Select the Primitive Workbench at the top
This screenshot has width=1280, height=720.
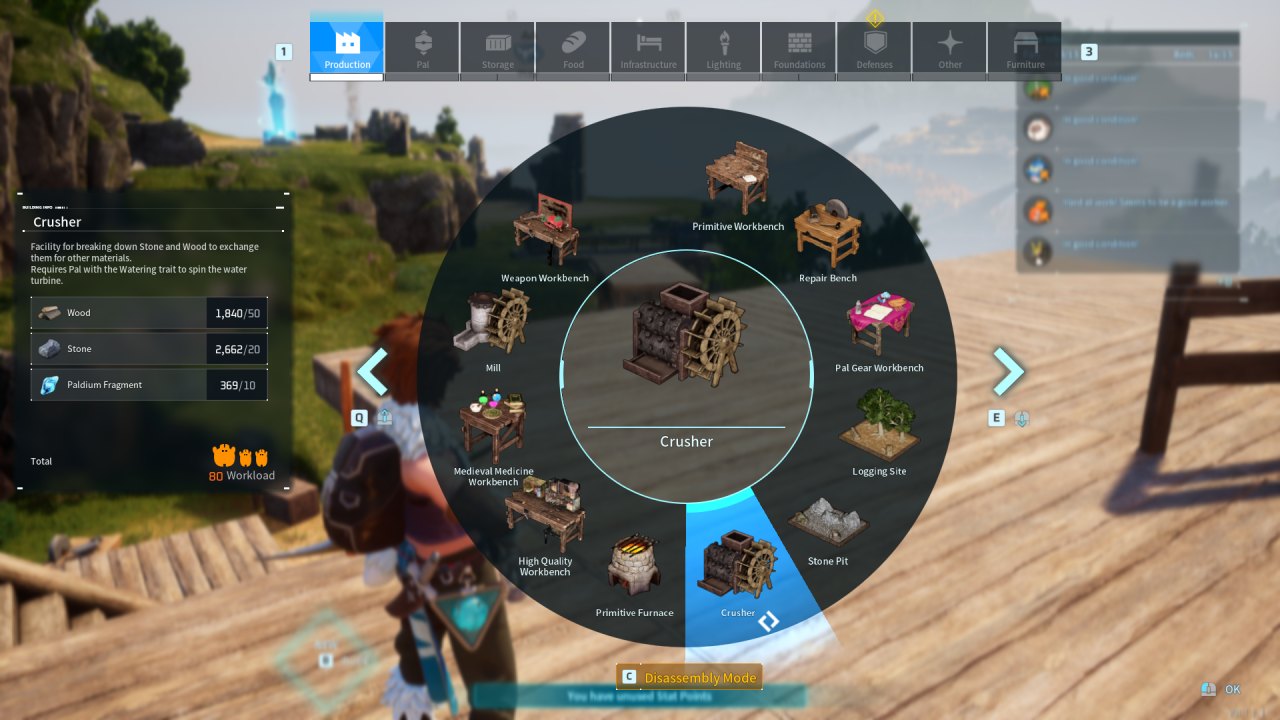(x=738, y=180)
